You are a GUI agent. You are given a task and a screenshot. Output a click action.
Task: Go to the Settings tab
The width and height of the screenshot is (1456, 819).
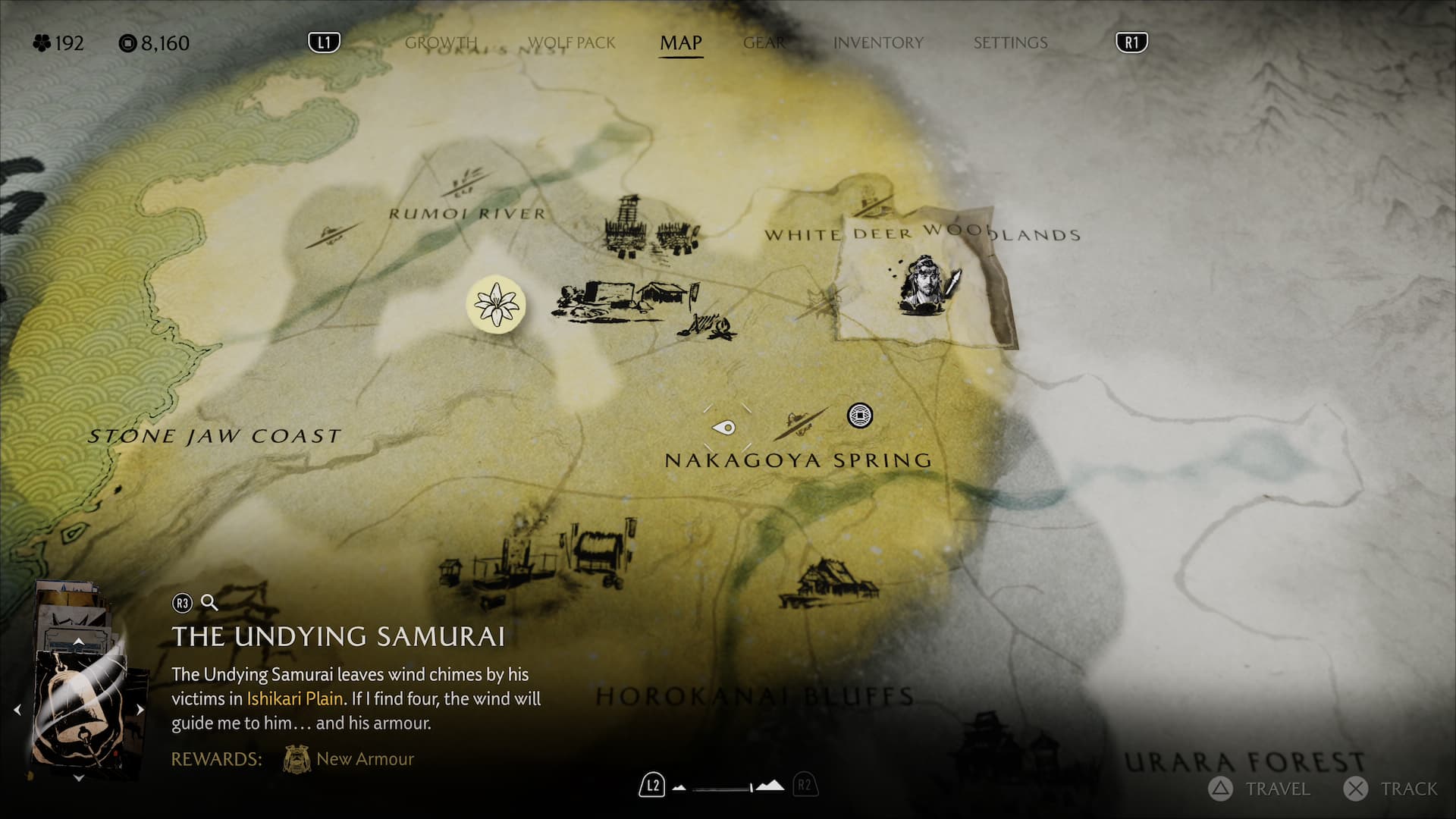(1010, 42)
